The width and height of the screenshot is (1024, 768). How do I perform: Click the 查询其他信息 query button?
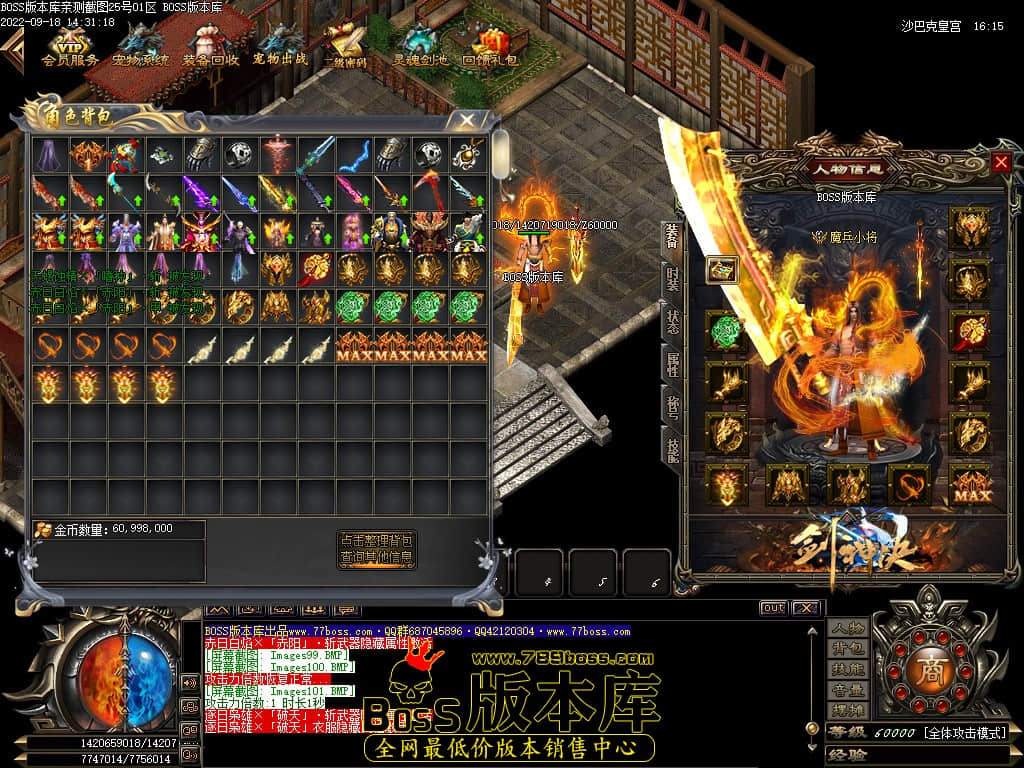click(377, 557)
